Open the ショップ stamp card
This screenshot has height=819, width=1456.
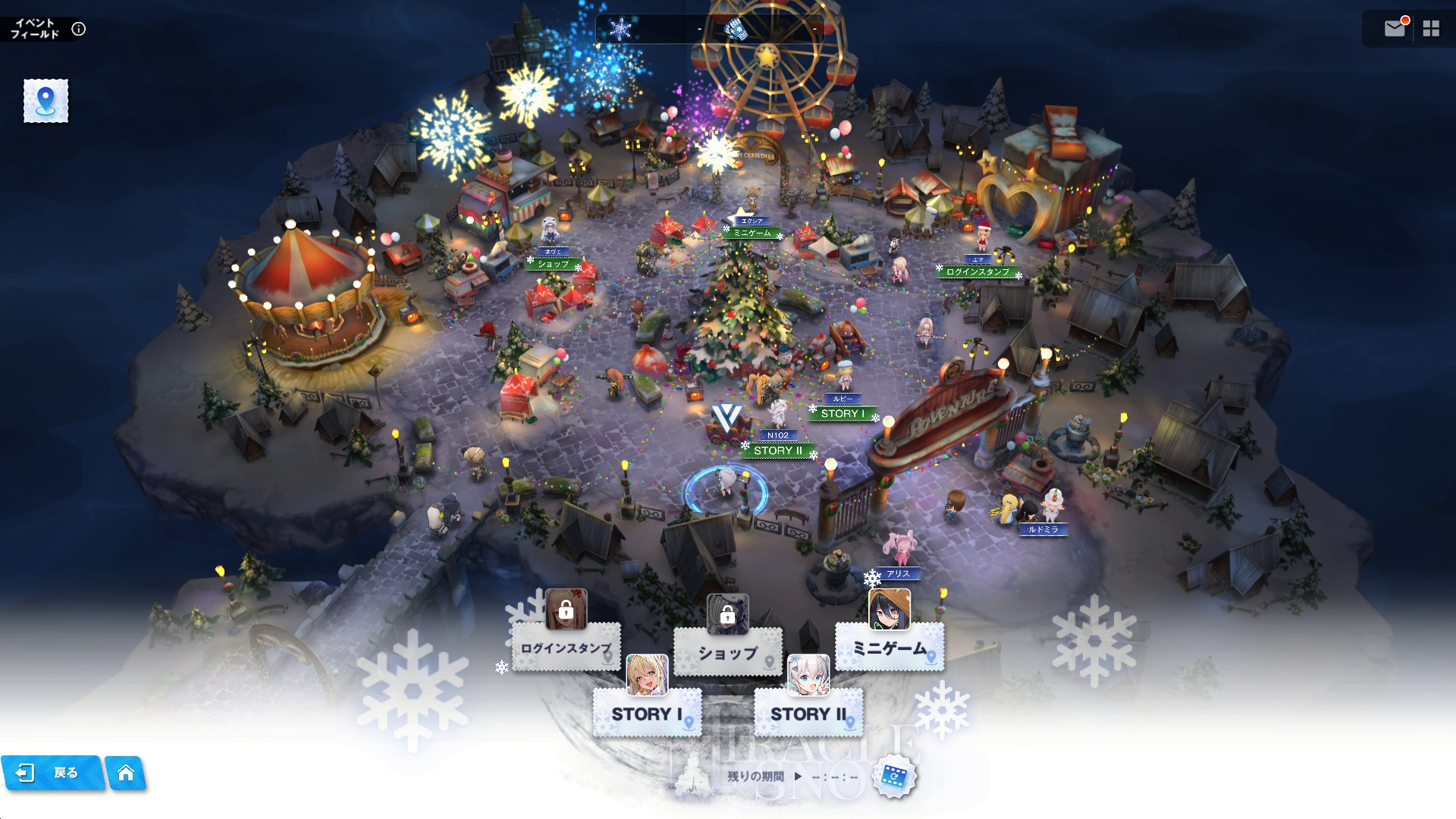727,652
